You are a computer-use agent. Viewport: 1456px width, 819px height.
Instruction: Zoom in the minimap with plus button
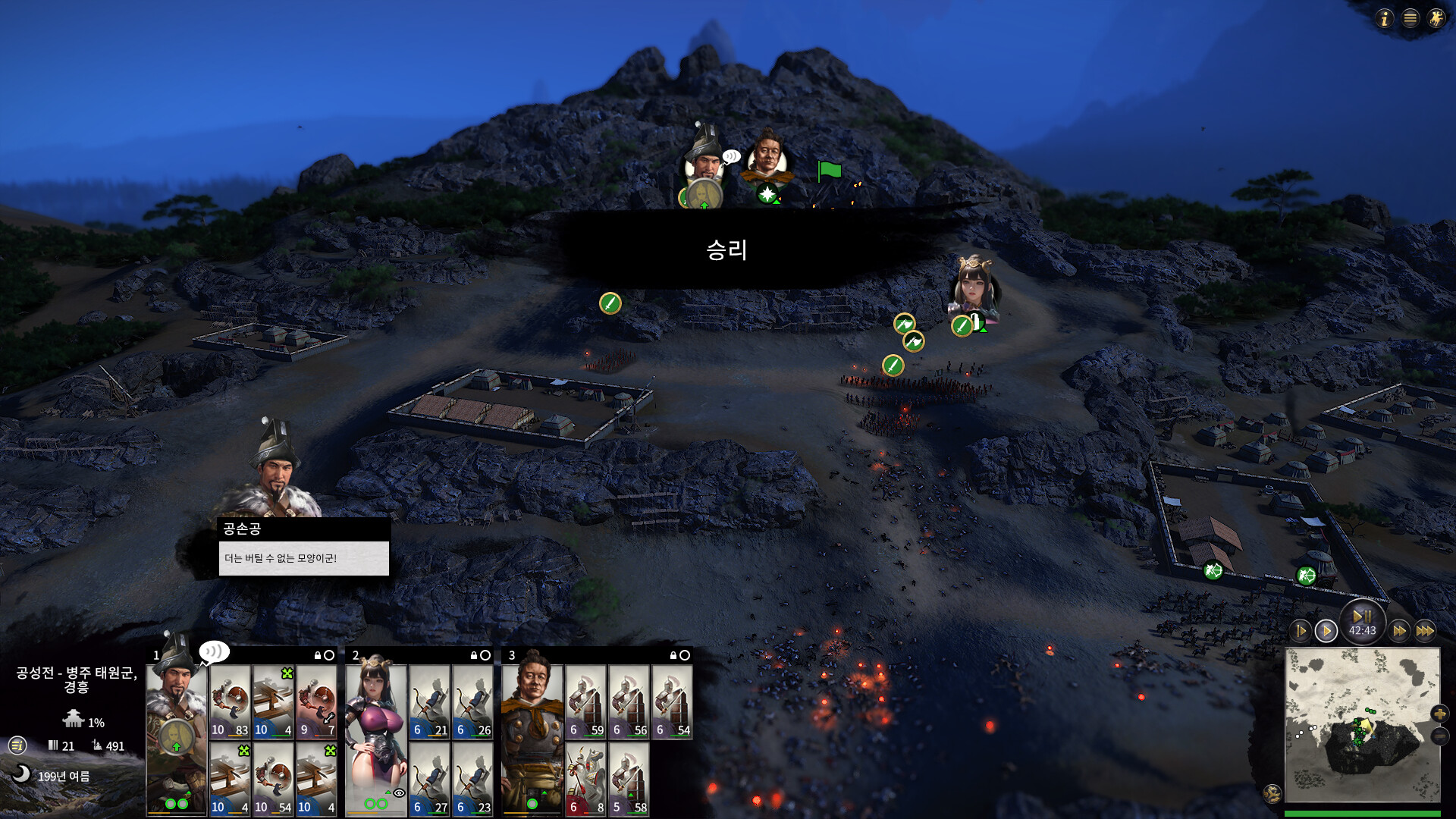tap(1439, 714)
